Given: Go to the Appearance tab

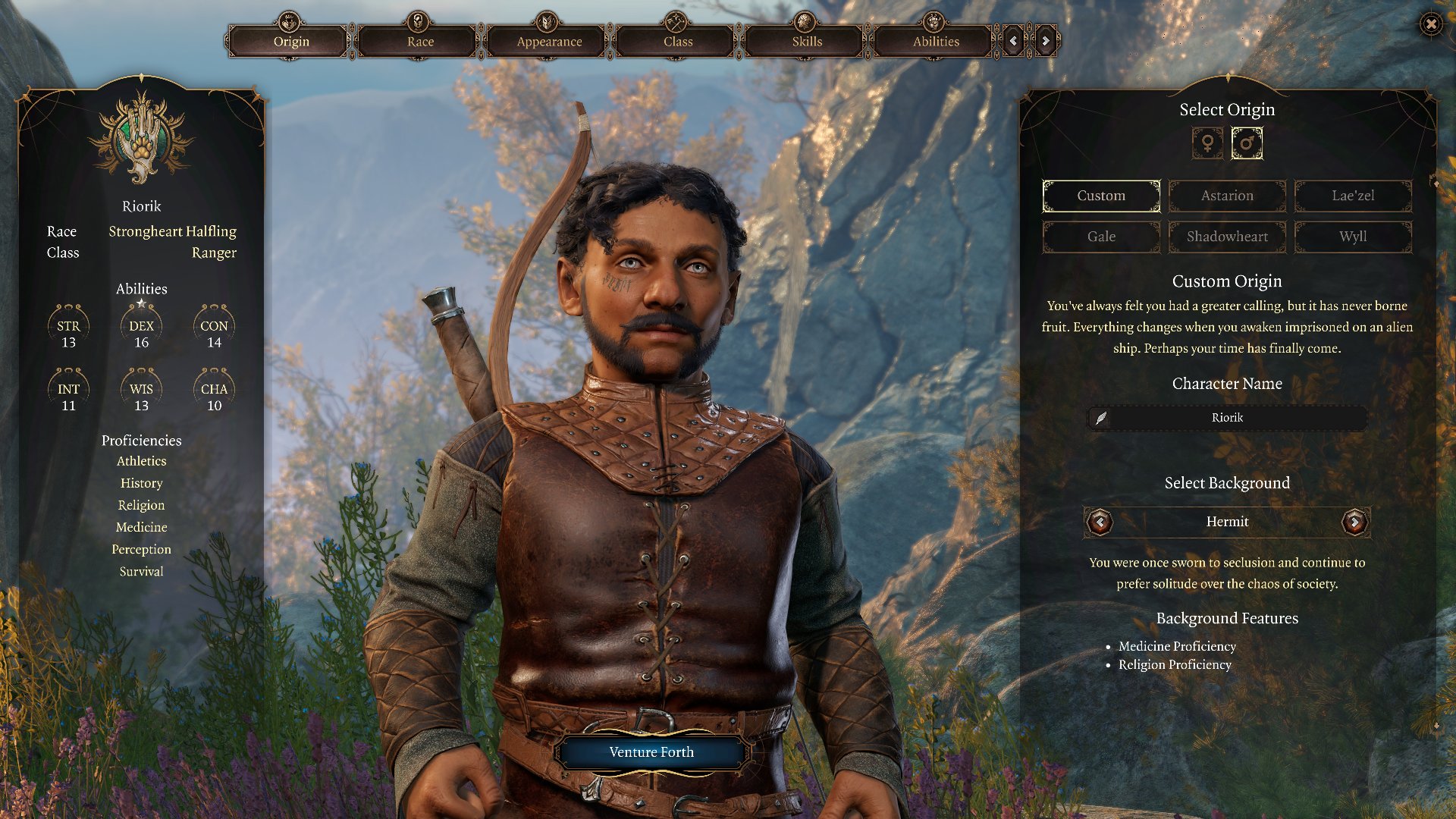Looking at the screenshot, I should 549,41.
